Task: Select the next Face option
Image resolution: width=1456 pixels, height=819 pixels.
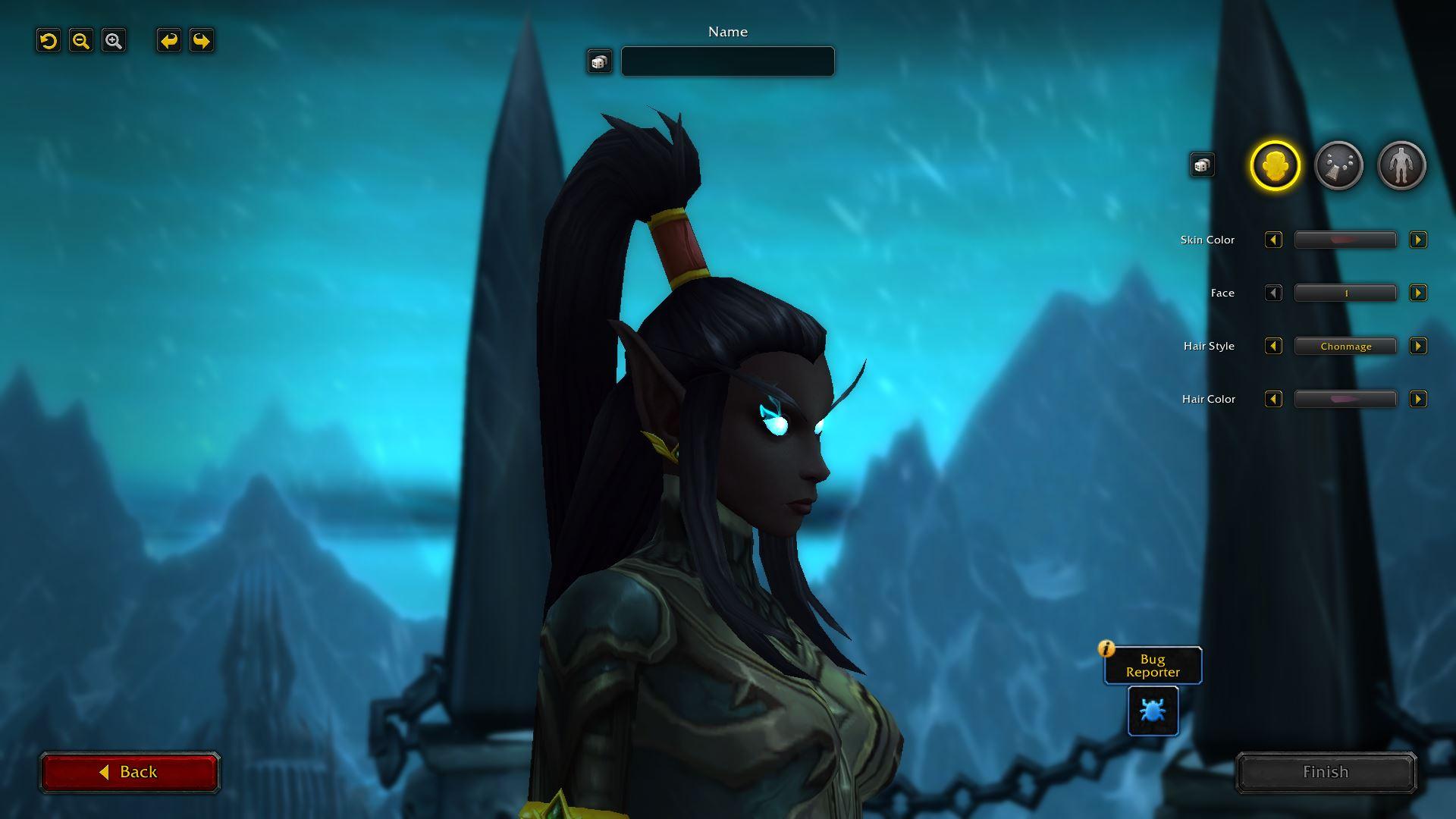Action: pyautogui.click(x=1417, y=293)
